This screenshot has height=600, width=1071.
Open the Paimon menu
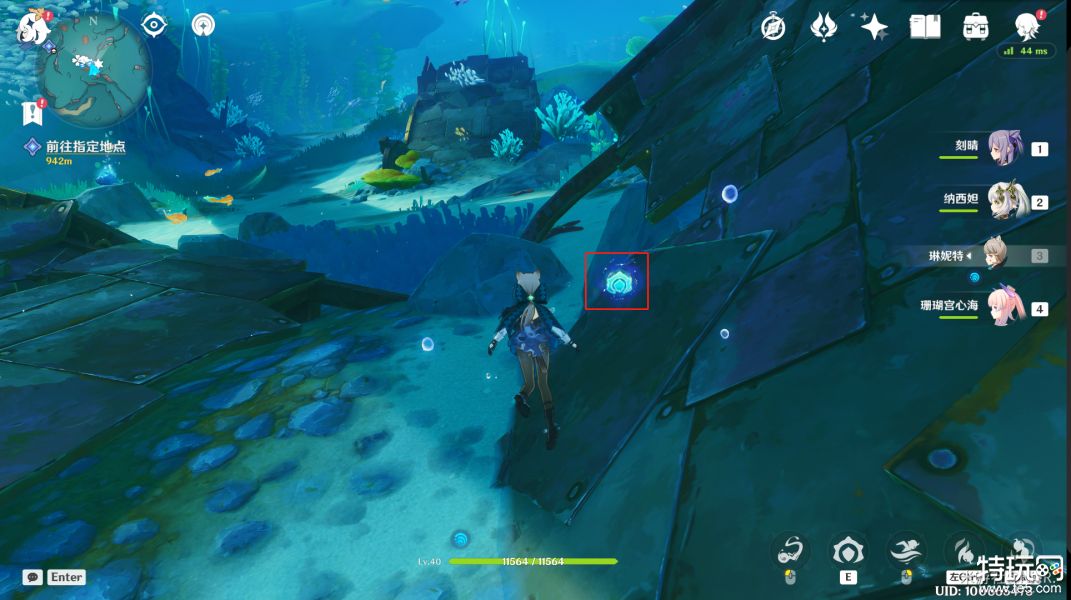pos(32,27)
